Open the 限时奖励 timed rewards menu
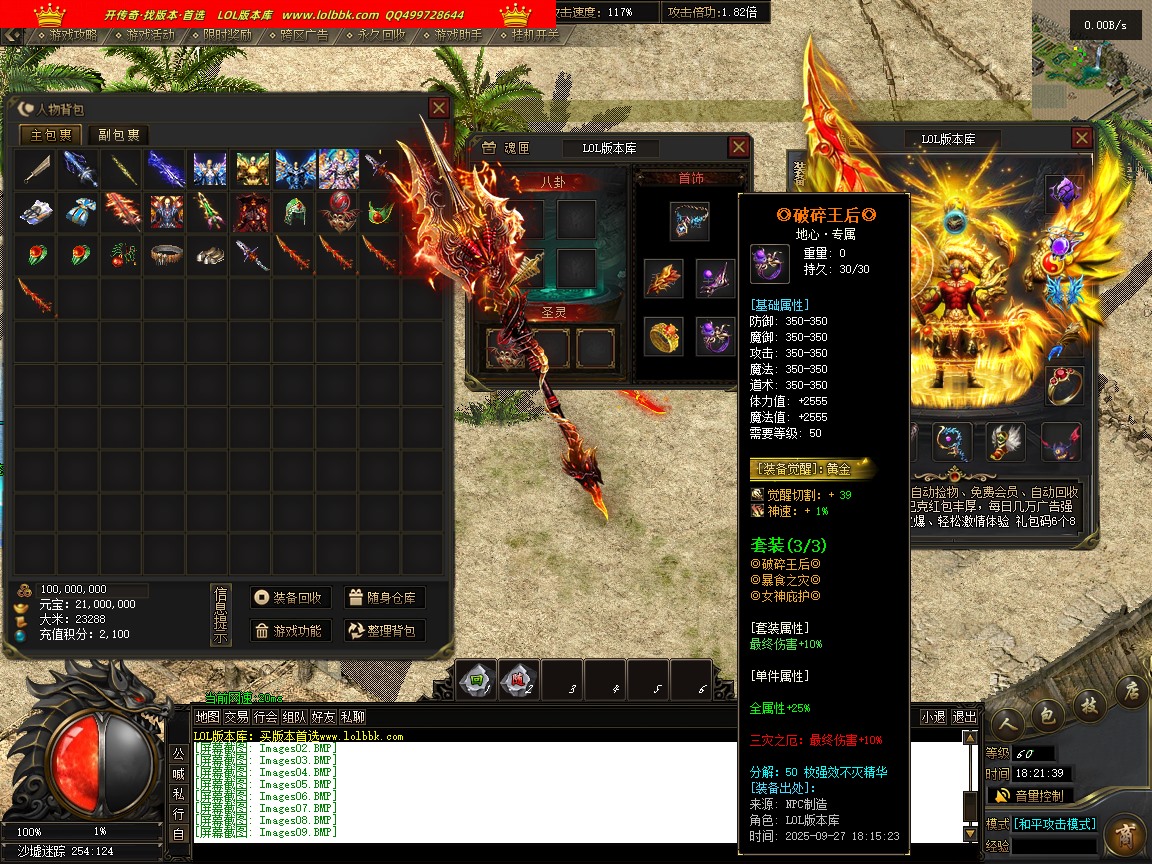The width and height of the screenshot is (1152, 864). pyautogui.click(x=226, y=35)
